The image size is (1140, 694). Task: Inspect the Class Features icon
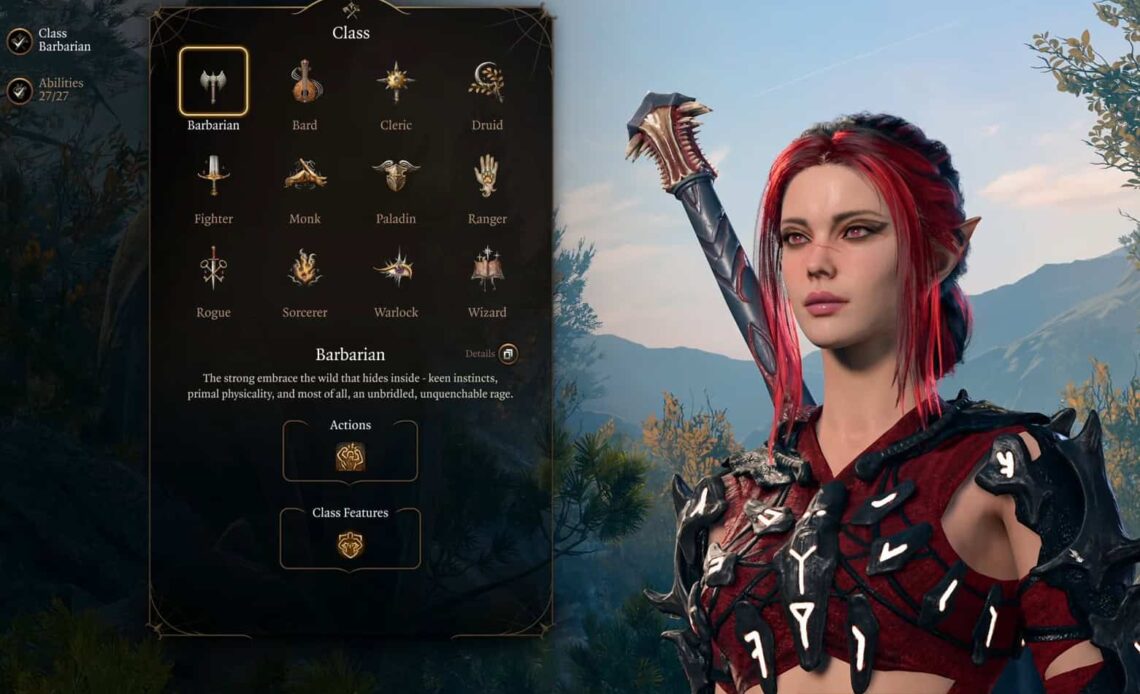click(350, 545)
